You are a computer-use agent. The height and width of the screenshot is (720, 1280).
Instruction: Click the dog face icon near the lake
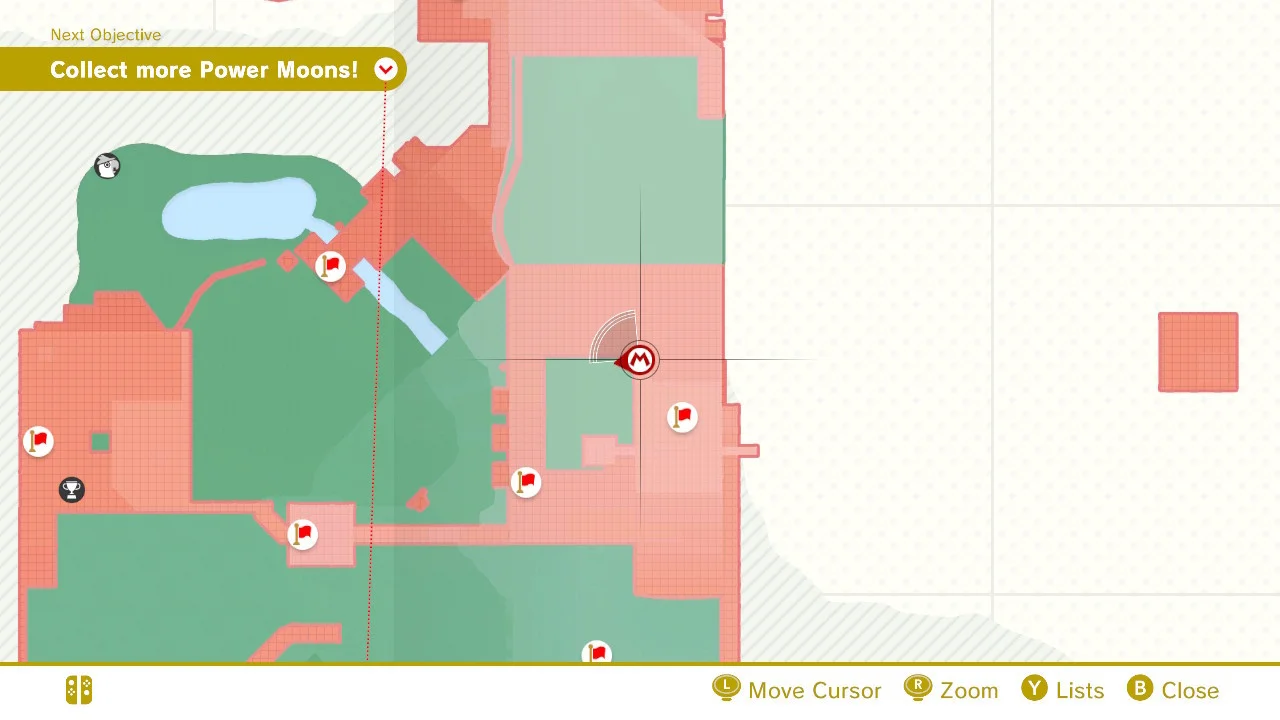point(107,166)
